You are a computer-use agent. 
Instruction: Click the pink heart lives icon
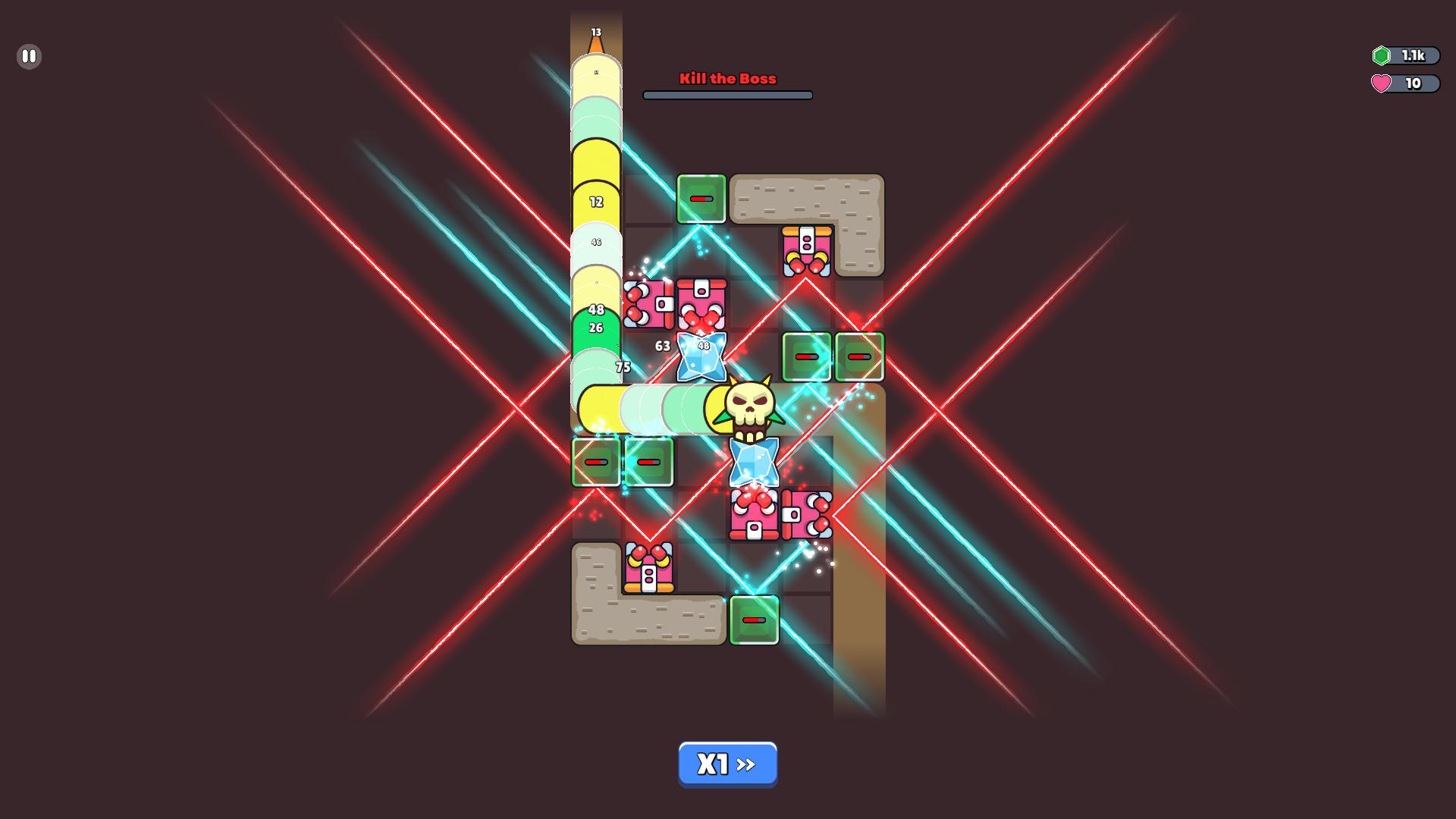click(x=1383, y=84)
